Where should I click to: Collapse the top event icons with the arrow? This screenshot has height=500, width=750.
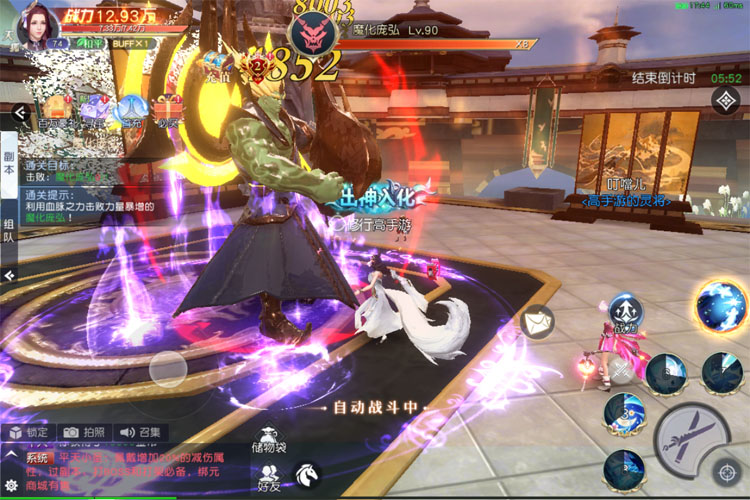(x=19, y=114)
